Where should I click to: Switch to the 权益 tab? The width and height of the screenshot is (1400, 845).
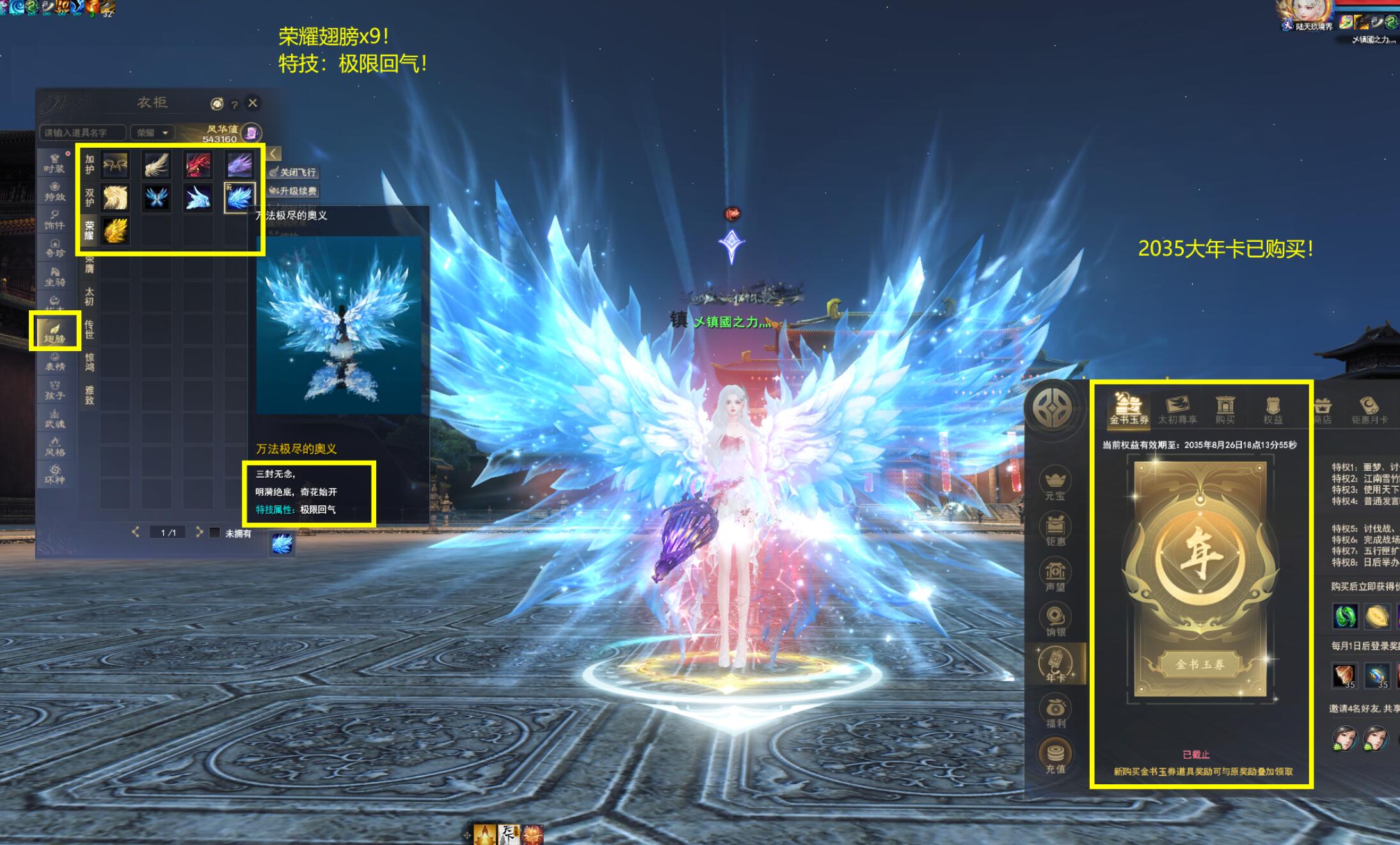click(1273, 409)
